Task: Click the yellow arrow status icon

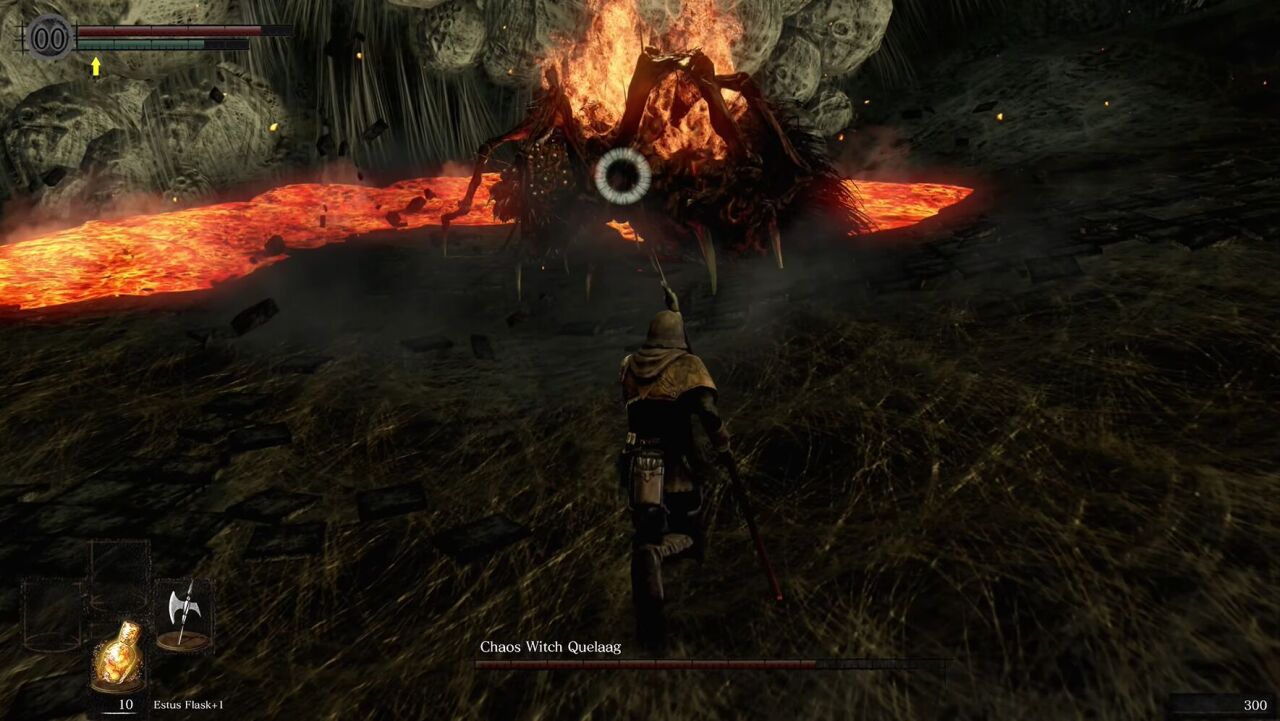Action: [x=96, y=67]
